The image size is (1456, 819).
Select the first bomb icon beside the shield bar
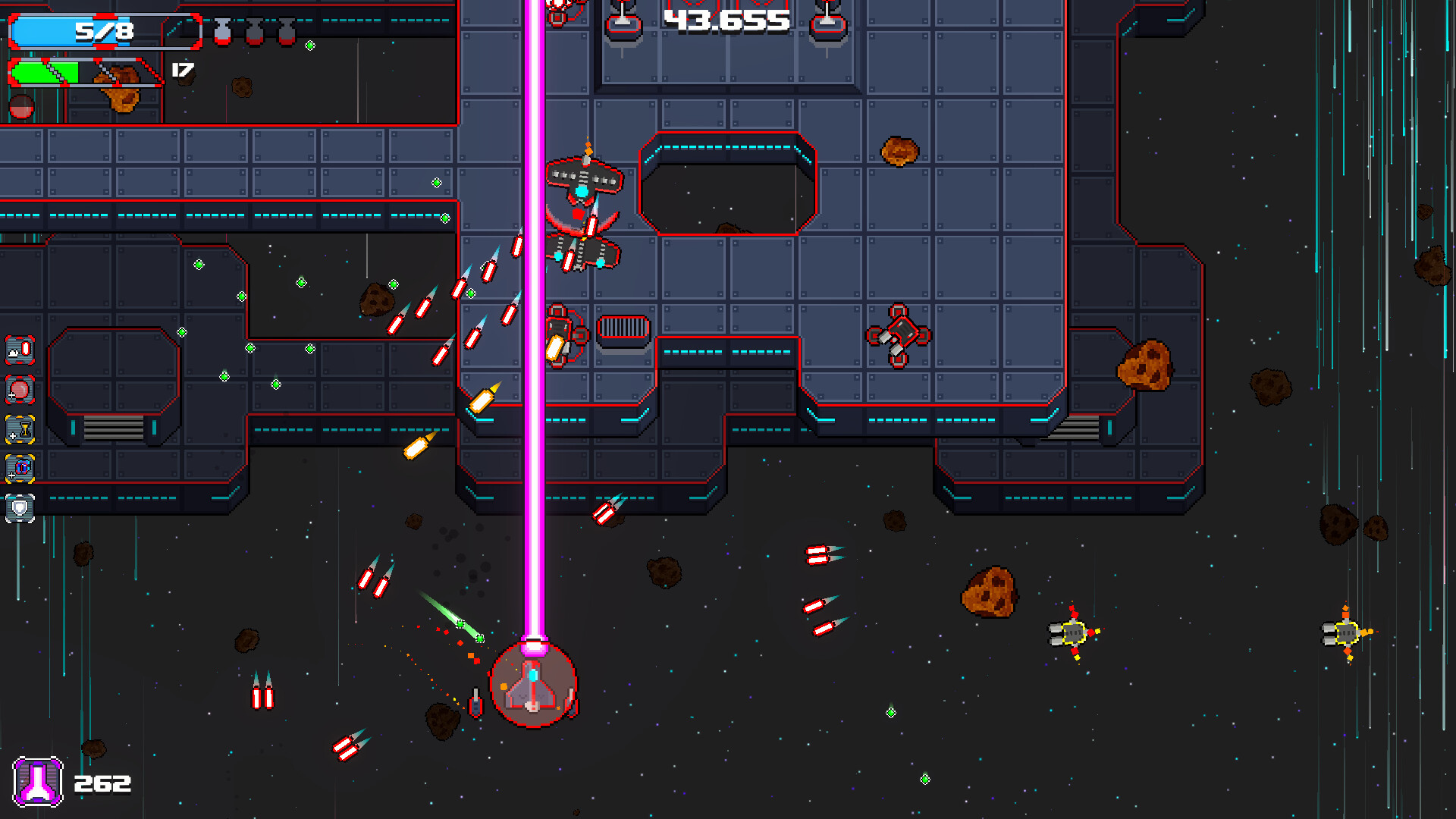pos(222,33)
